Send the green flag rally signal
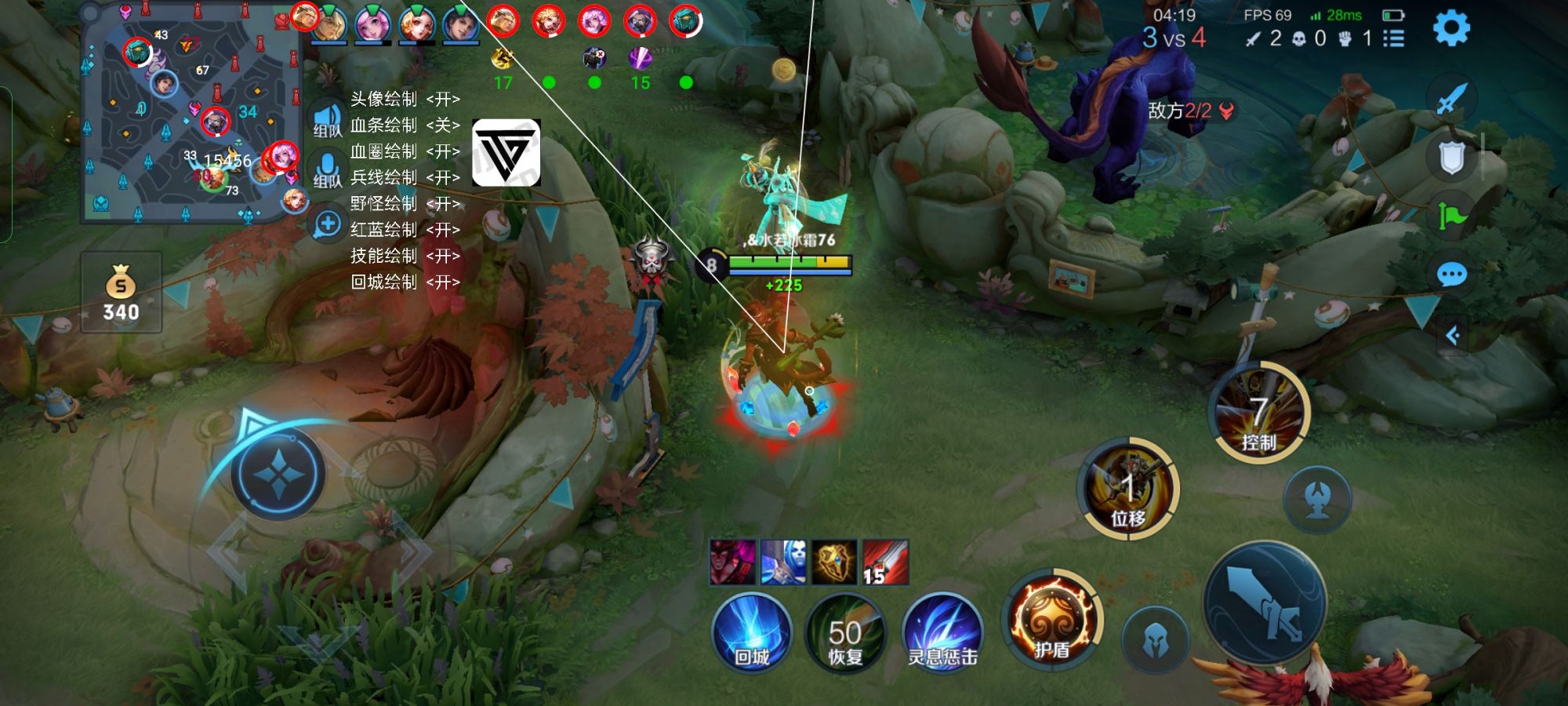Image resolution: width=1568 pixels, height=706 pixels. pyautogui.click(x=1451, y=216)
